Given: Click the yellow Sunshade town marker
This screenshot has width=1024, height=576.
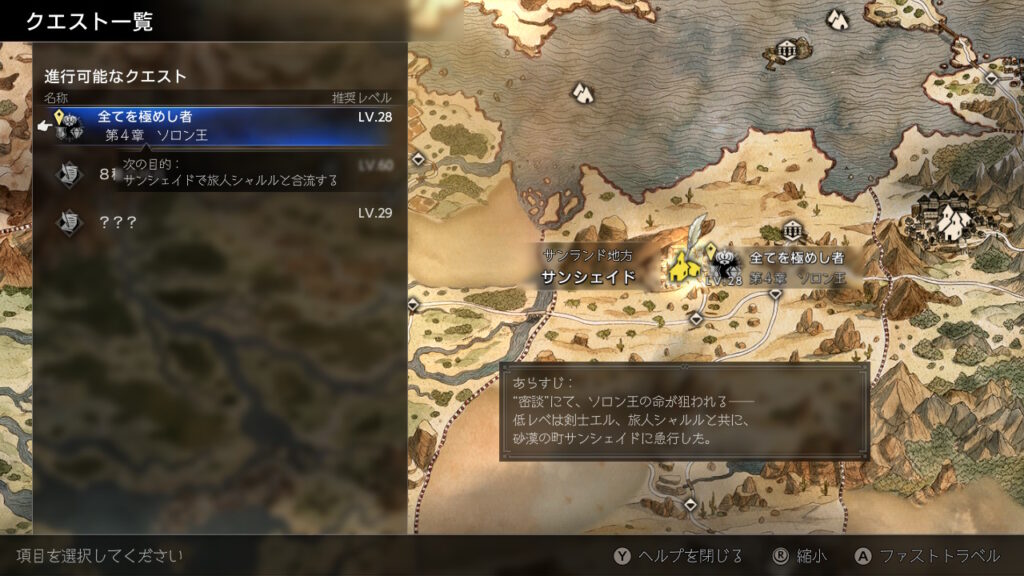Looking at the screenshot, I should click(x=683, y=267).
